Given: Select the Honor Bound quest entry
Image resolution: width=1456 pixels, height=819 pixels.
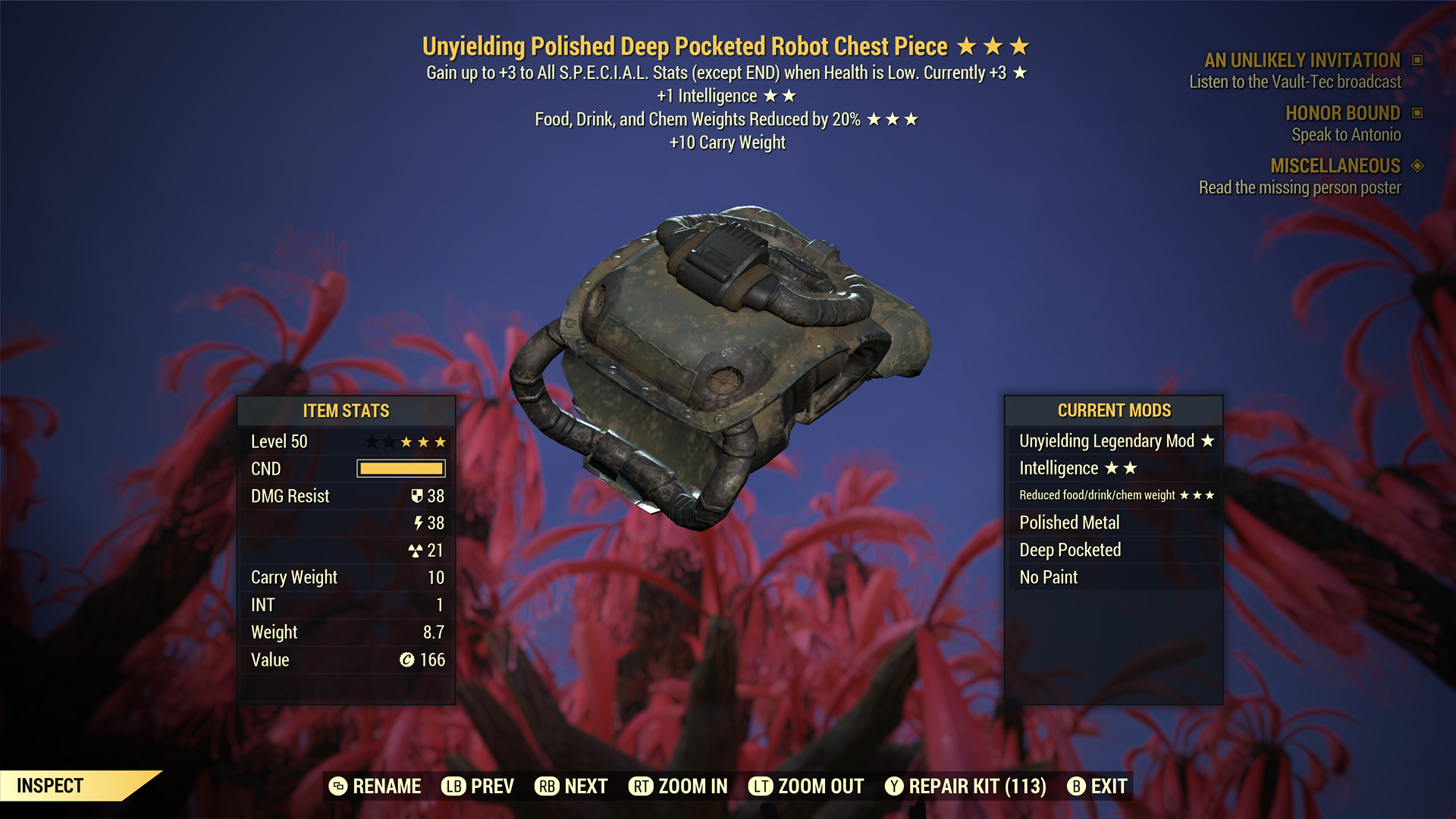Looking at the screenshot, I should 1342,114.
